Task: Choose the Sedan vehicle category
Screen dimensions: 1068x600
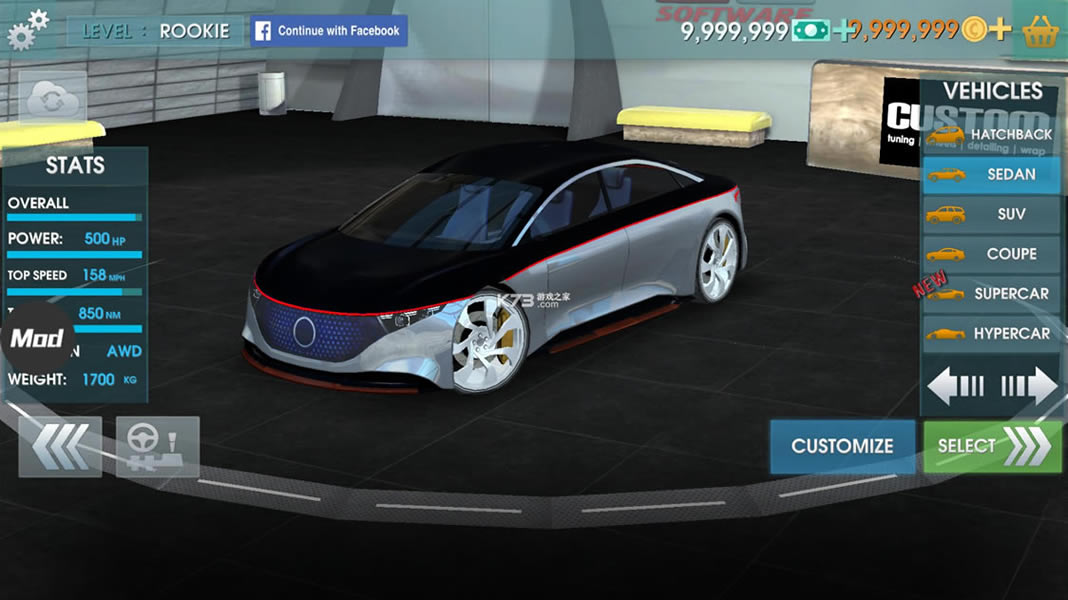Action: pyautogui.click(x=991, y=174)
